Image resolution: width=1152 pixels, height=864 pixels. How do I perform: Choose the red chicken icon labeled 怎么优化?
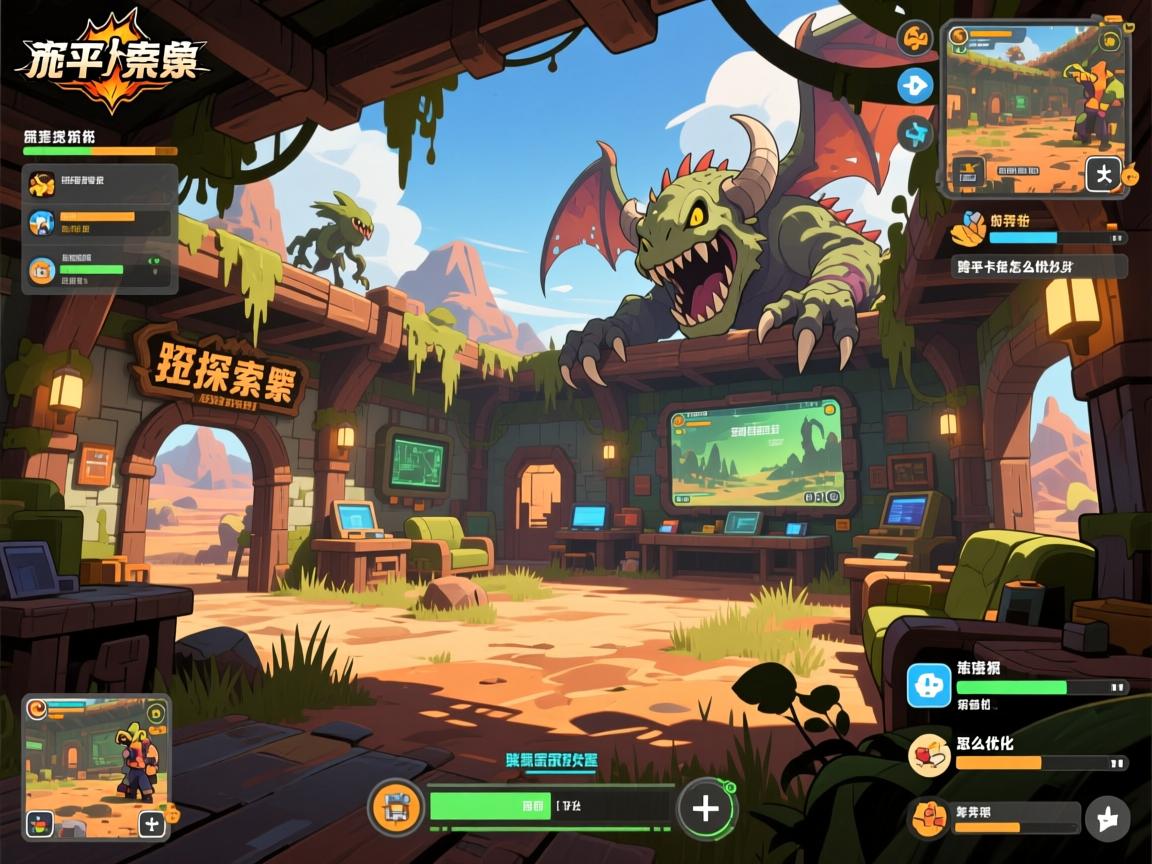(928, 753)
